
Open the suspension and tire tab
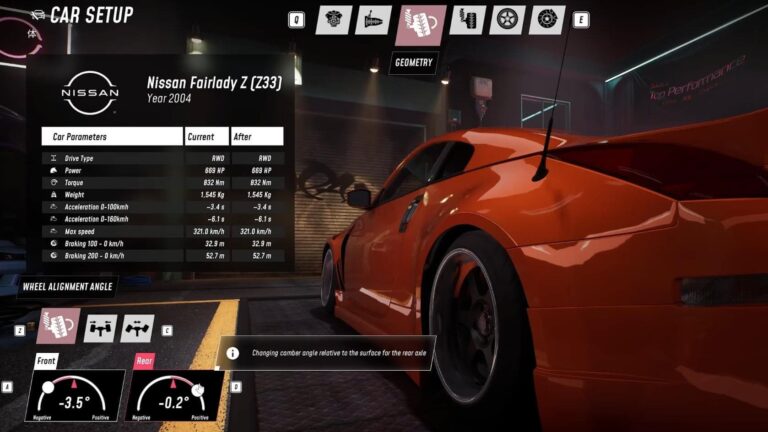pyautogui.click(x=468, y=20)
